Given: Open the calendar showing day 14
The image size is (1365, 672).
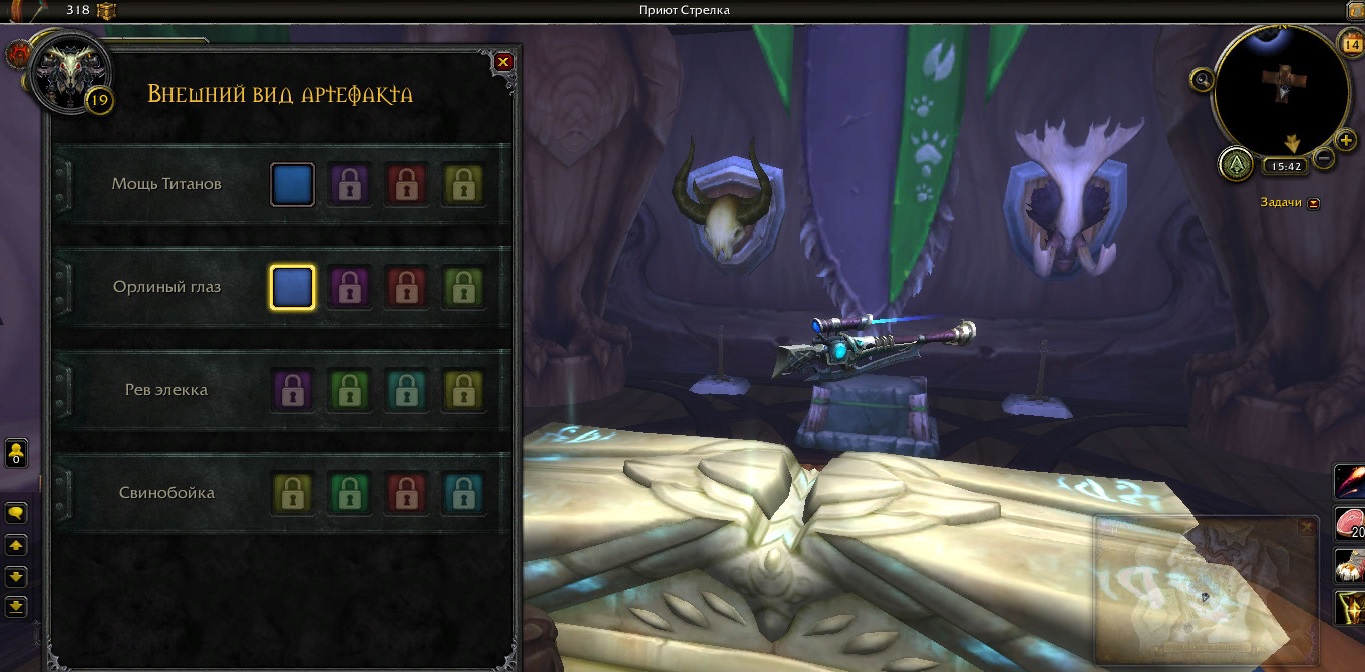Looking at the screenshot, I should (1349, 44).
